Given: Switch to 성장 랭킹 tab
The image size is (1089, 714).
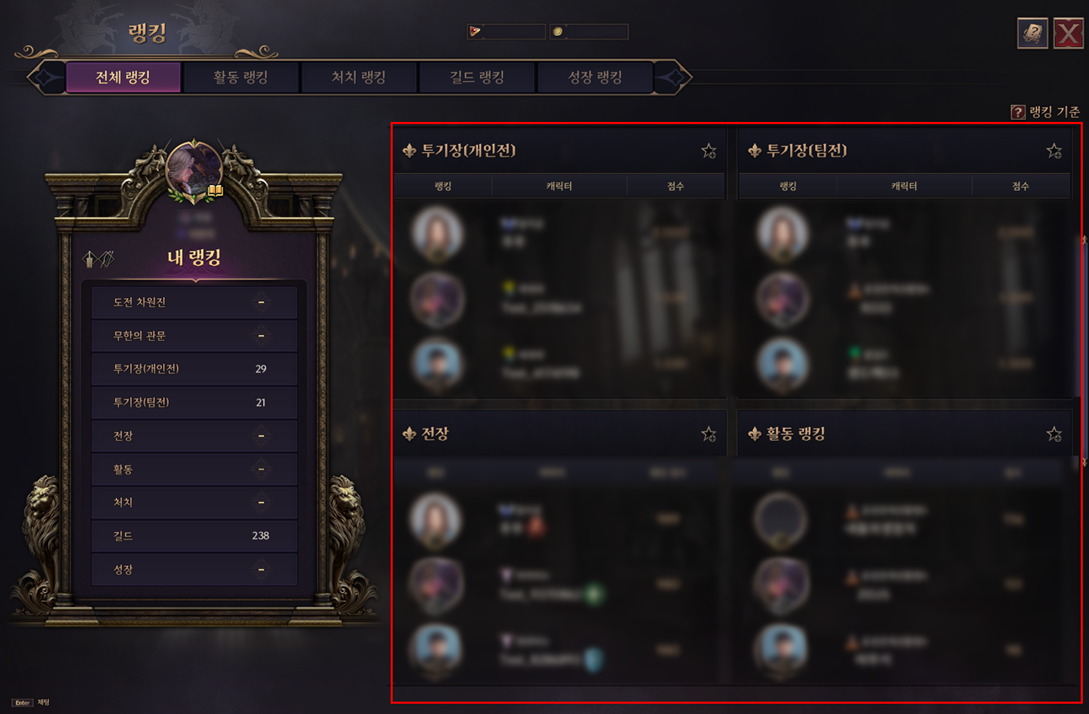Looking at the screenshot, I should point(595,78).
